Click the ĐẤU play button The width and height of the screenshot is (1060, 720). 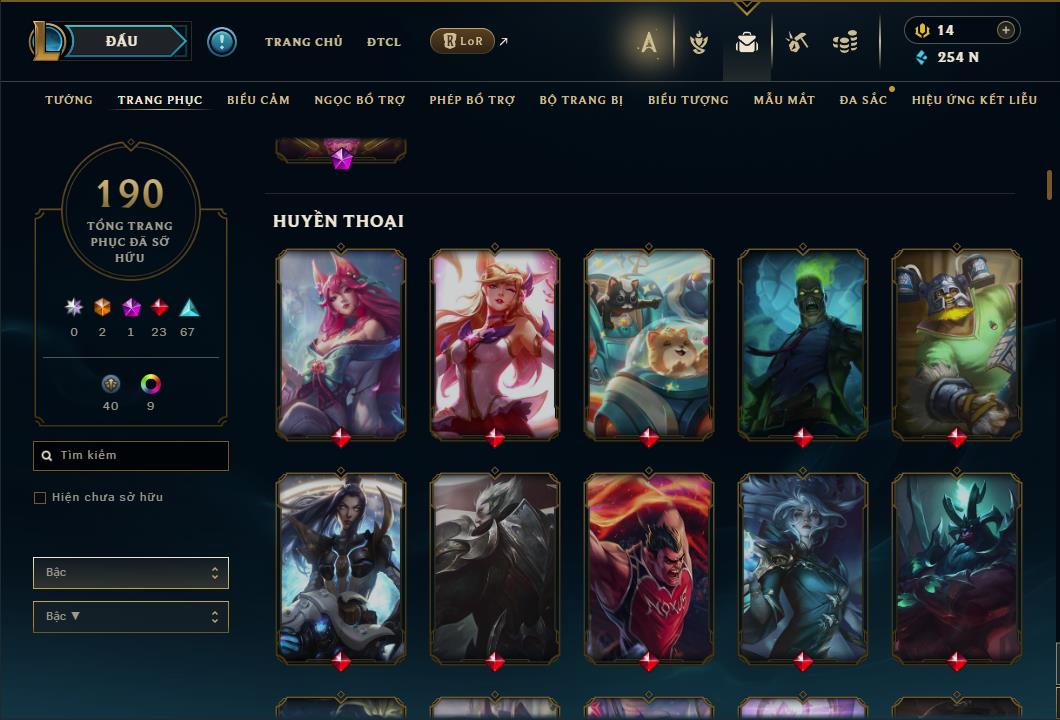[121, 41]
